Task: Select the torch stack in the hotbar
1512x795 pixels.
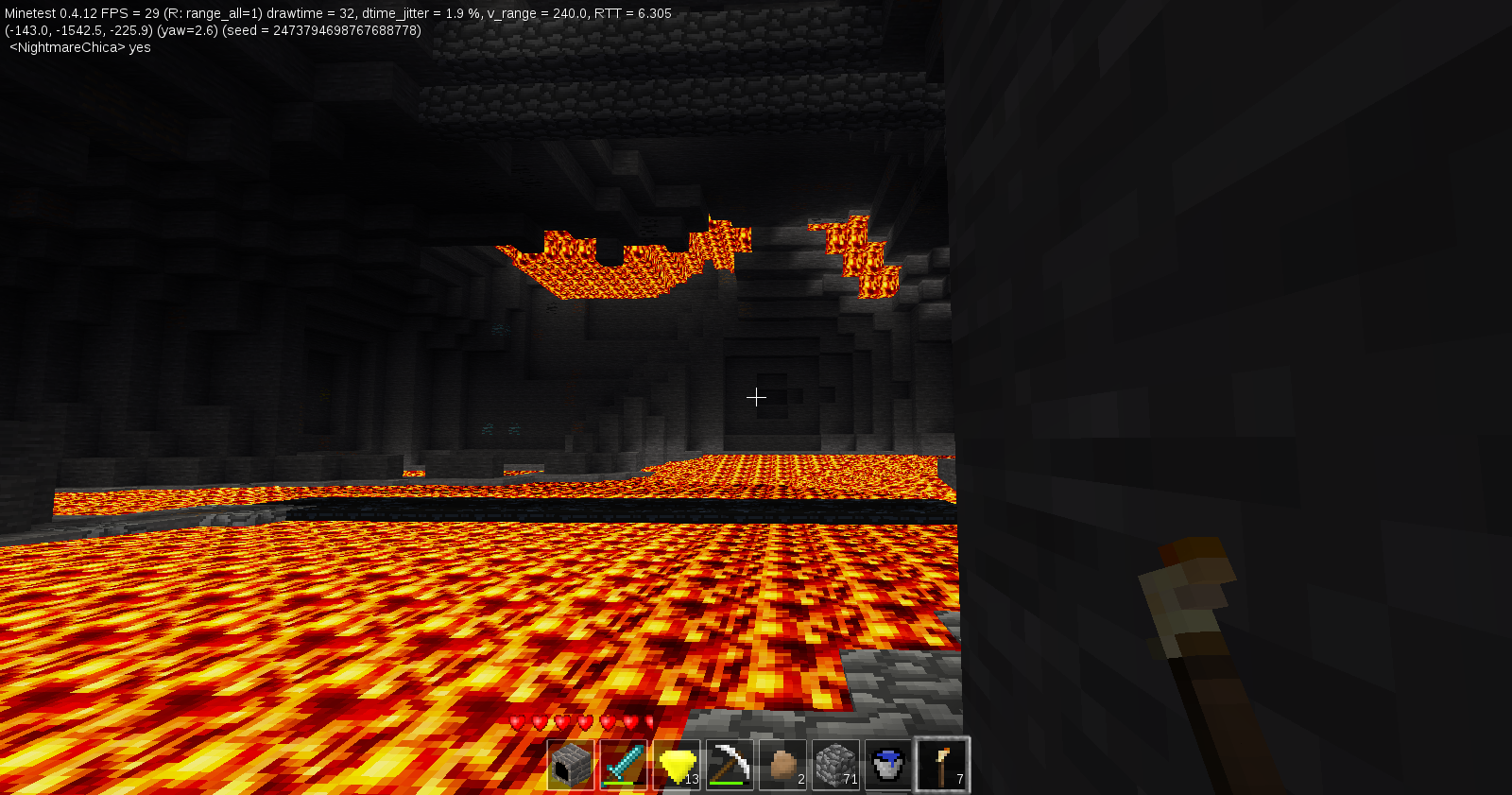Action: pyautogui.click(x=942, y=764)
